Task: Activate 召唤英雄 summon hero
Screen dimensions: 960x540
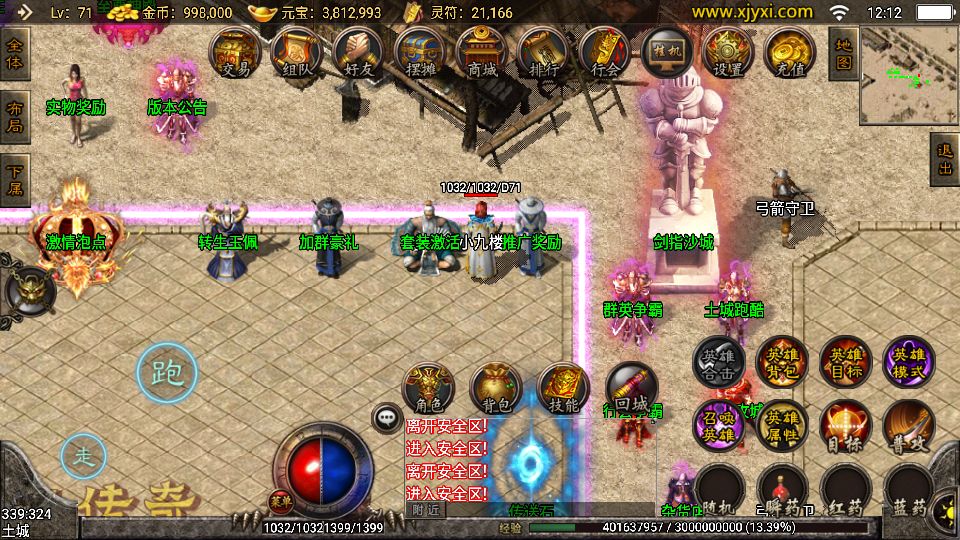Action: [719, 425]
